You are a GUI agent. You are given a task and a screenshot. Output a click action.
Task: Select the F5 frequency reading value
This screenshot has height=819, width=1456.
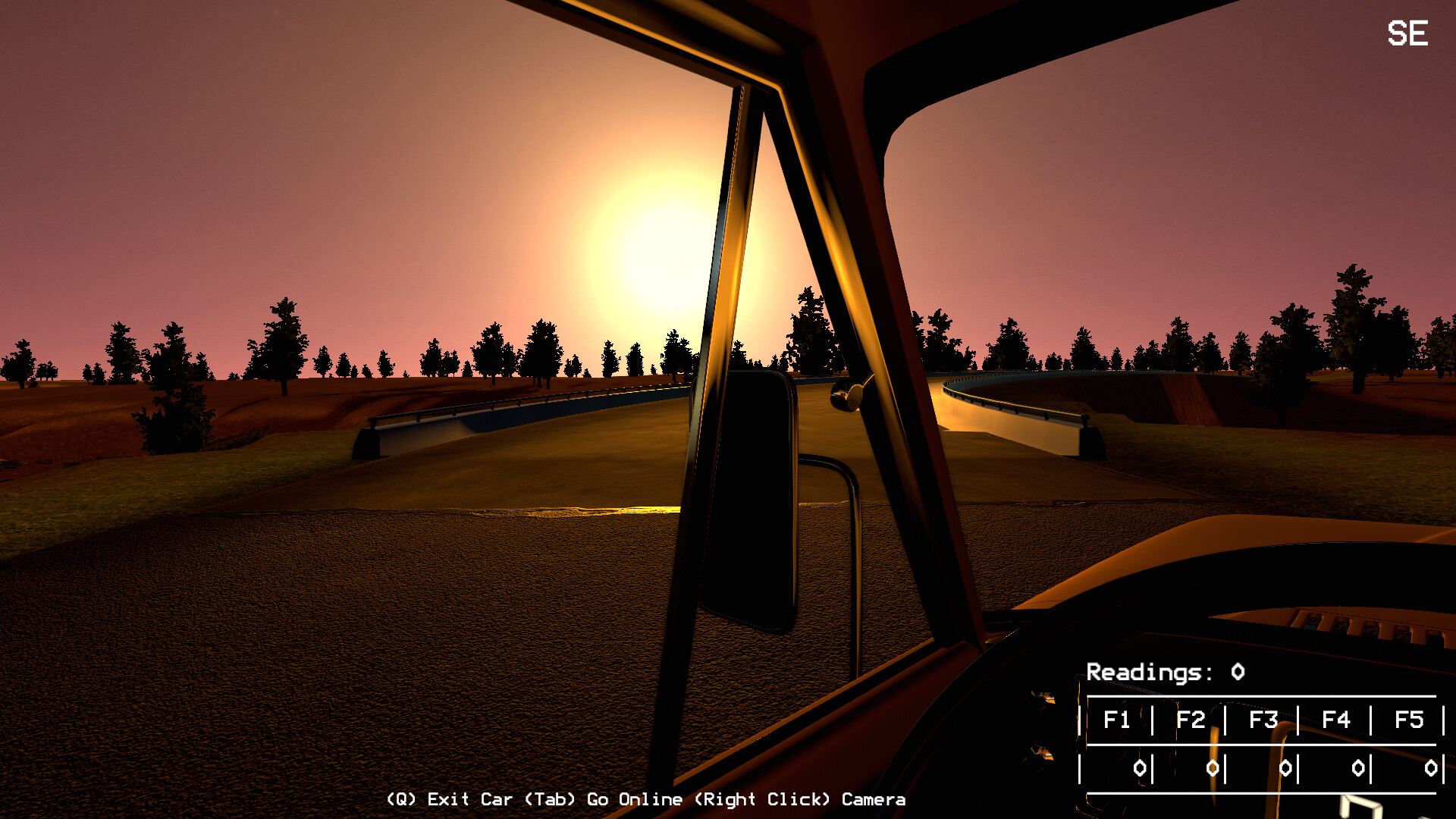point(1433,767)
